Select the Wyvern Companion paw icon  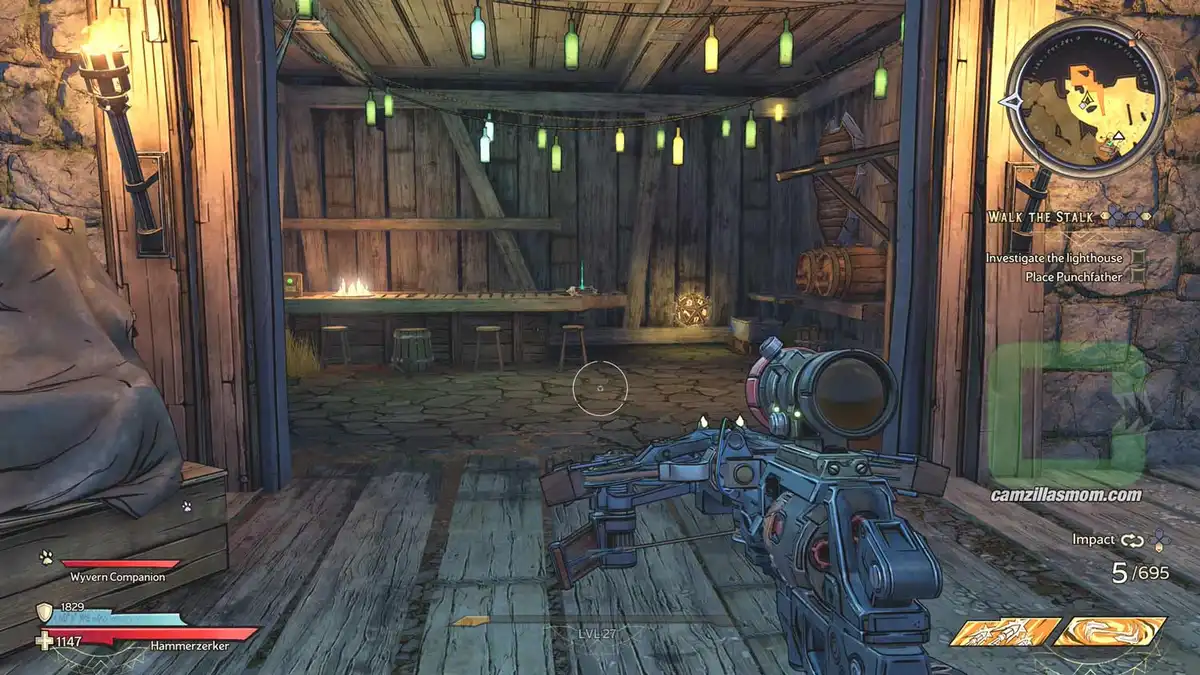click(x=46, y=558)
